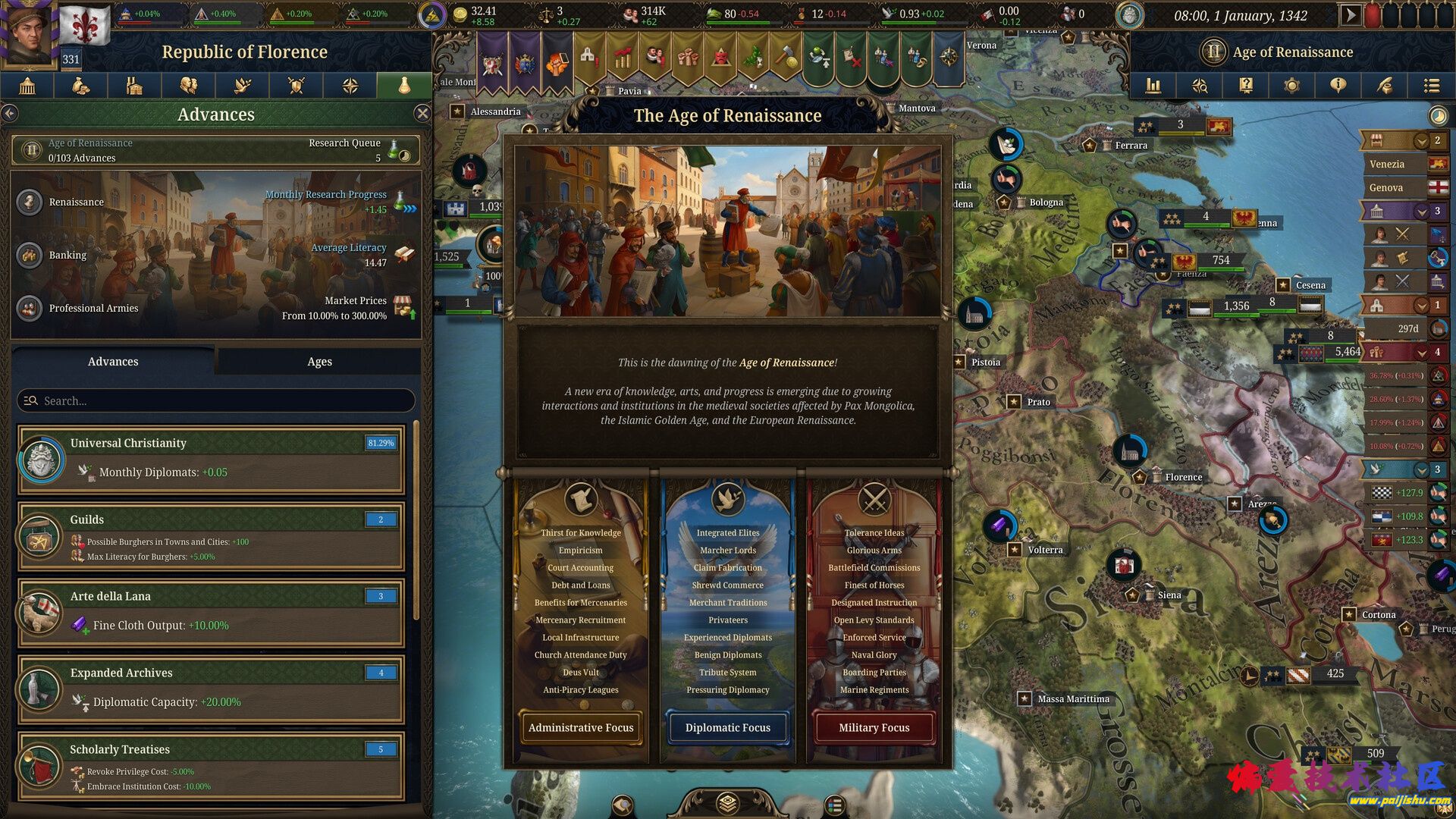Select the Economy money-bag panel icon

pos(81,86)
